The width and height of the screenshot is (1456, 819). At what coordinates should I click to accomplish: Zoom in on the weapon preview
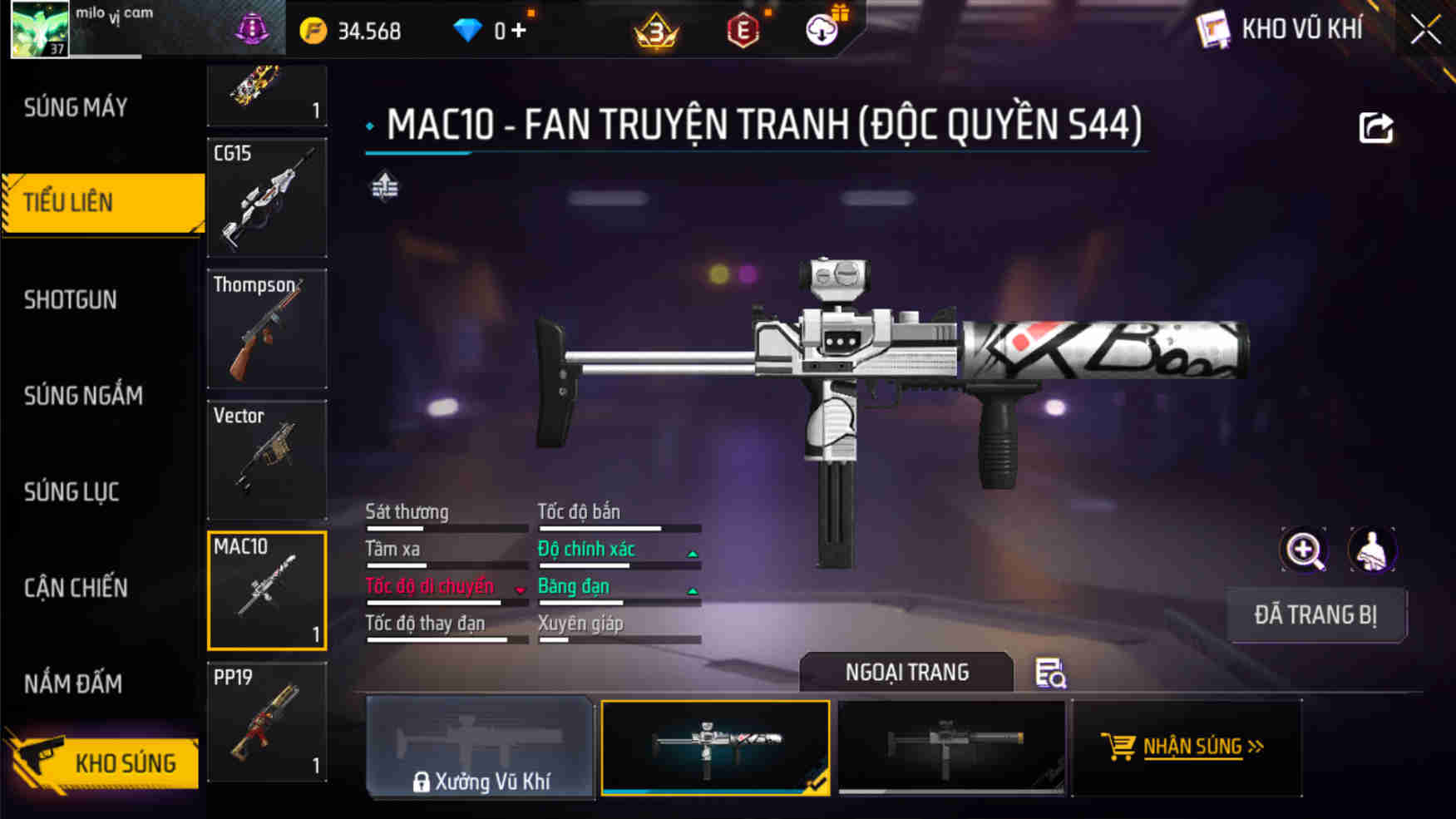(1303, 550)
